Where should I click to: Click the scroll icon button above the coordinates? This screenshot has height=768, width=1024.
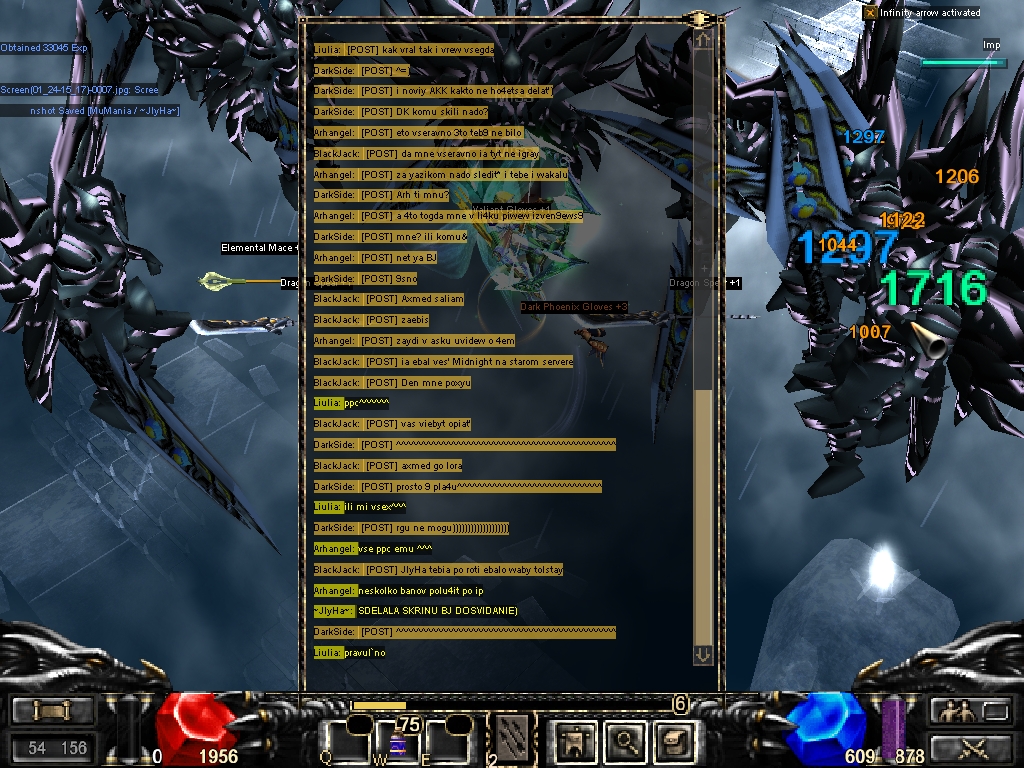(x=53, y=711)
